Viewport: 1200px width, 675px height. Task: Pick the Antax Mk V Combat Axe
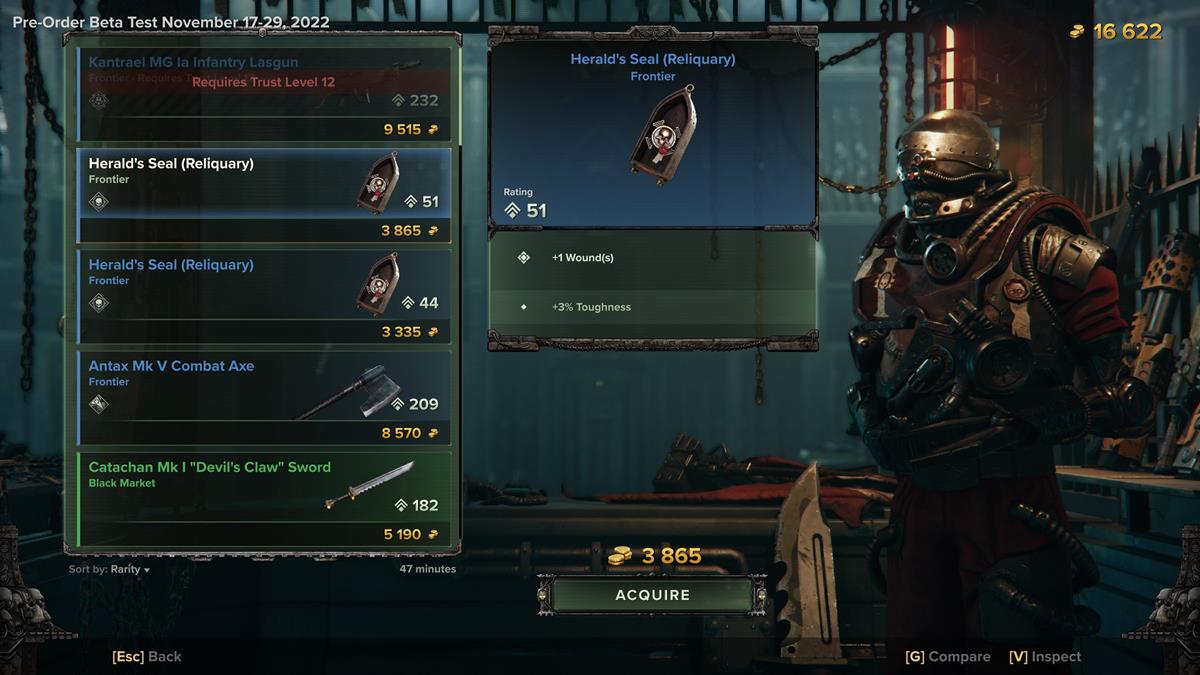[x=264, y=397]
